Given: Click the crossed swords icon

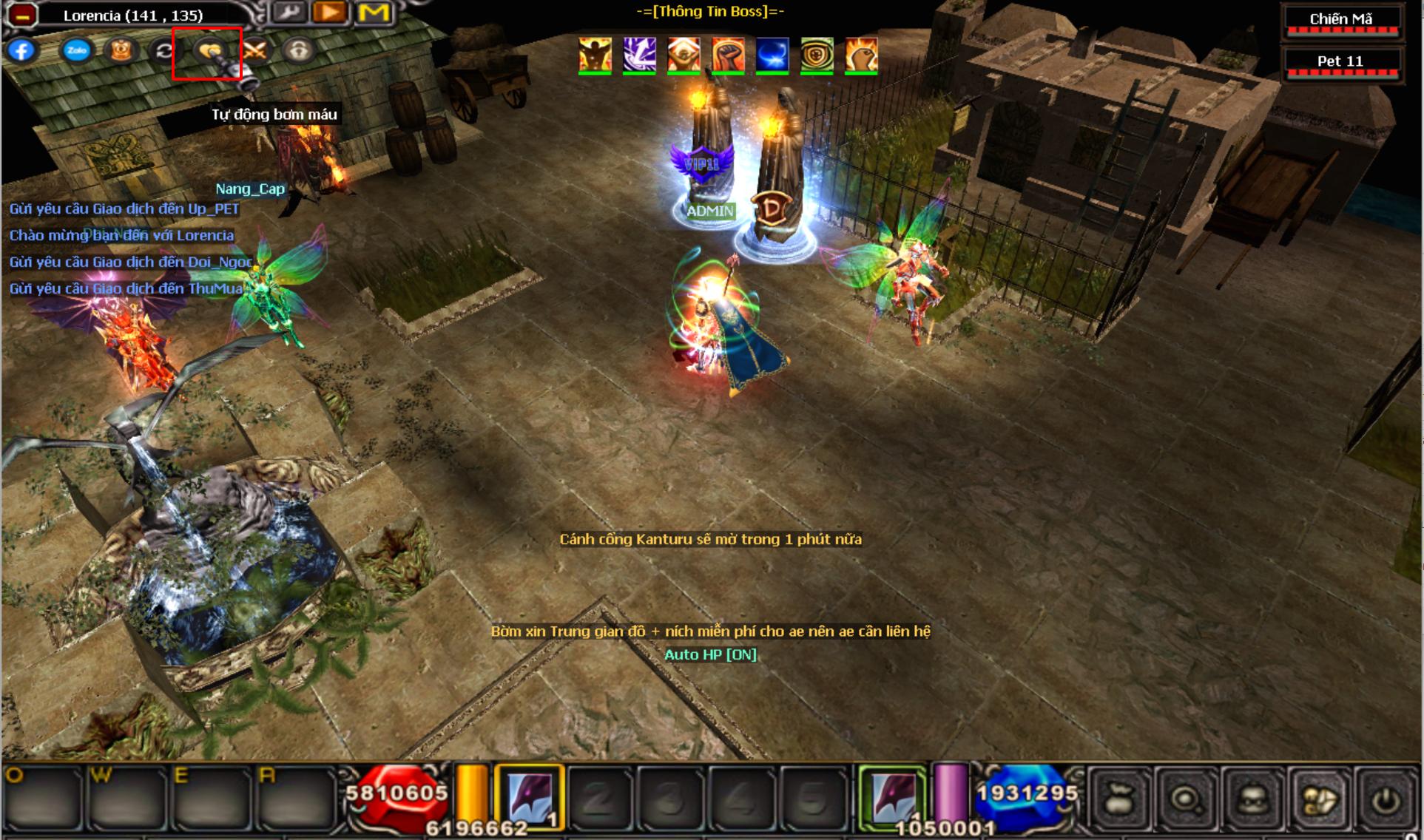Looking at the screenshot, I should point(254,50).
